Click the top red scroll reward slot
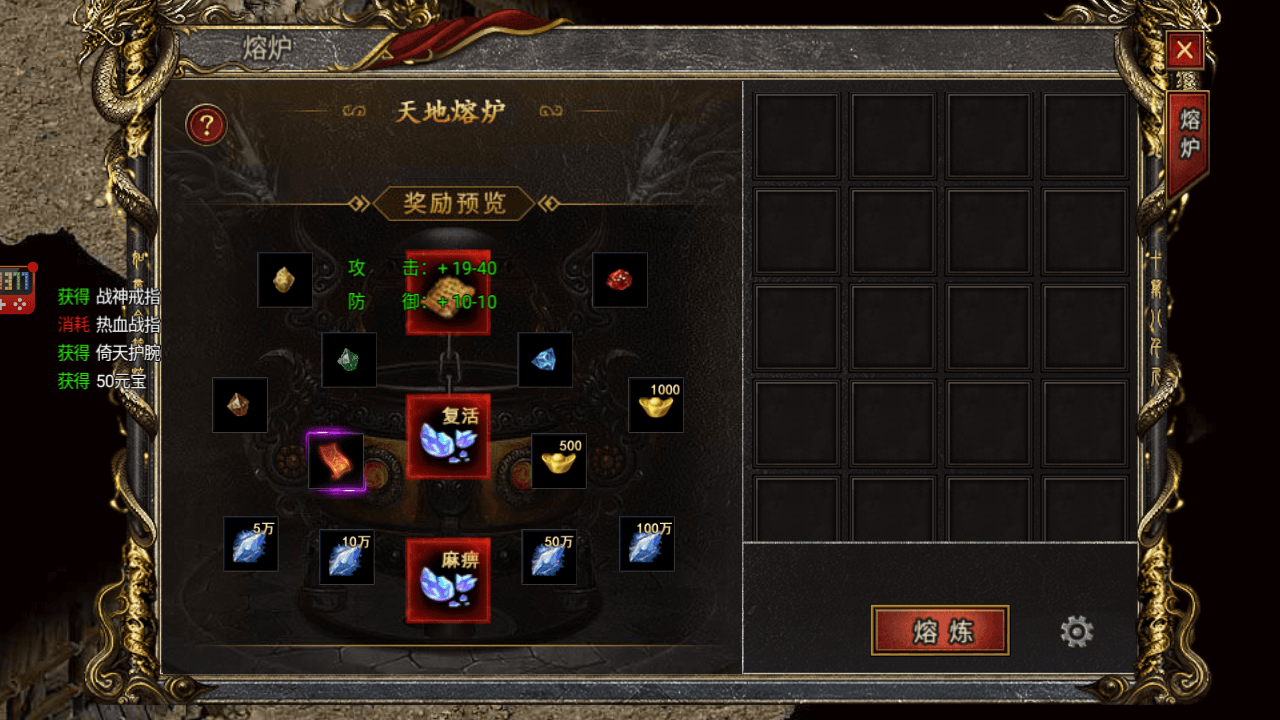 tap(448, 292)
